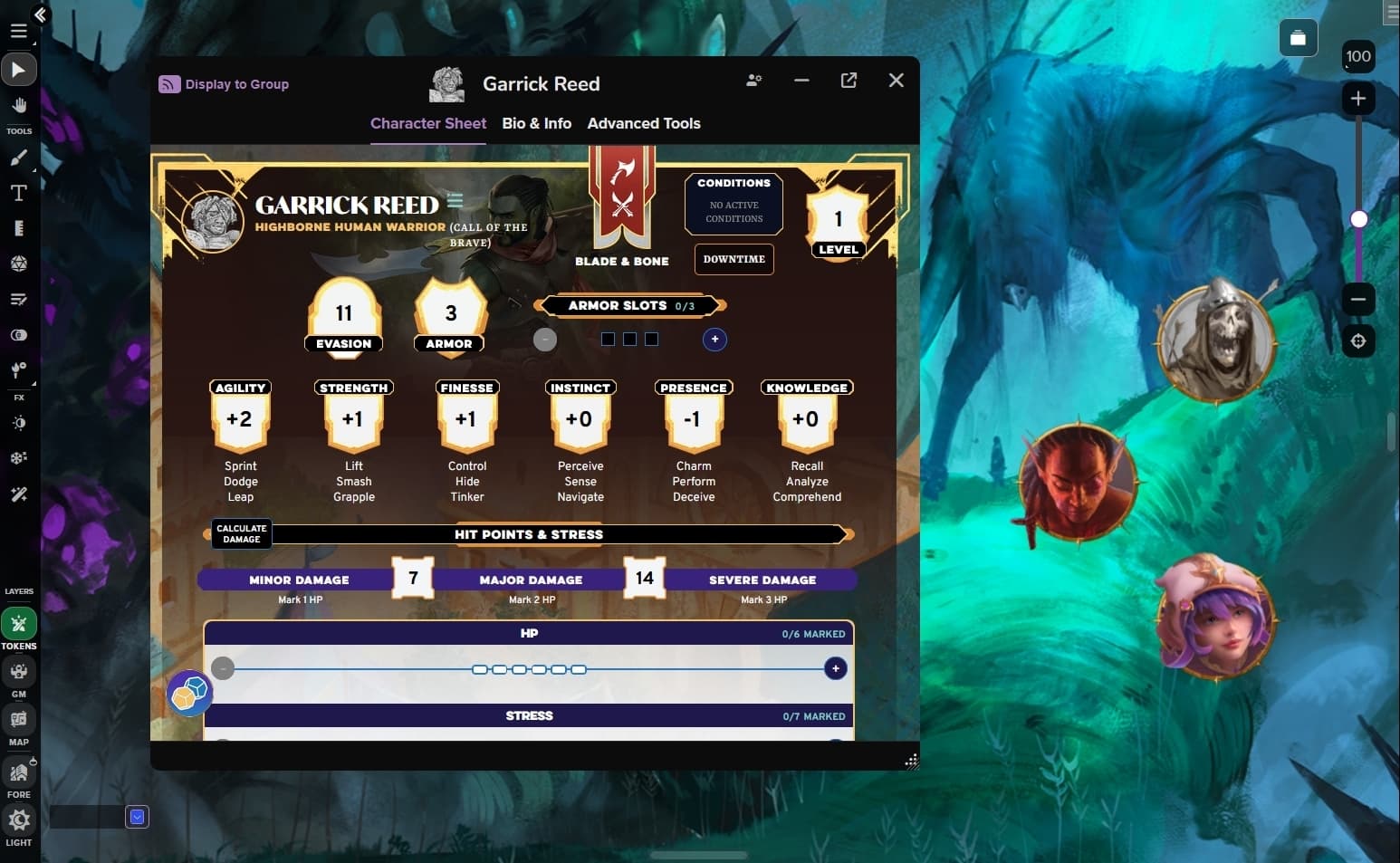Click Calculate Damage
This screenshot has width=1400, height=863.
(241, 534)
